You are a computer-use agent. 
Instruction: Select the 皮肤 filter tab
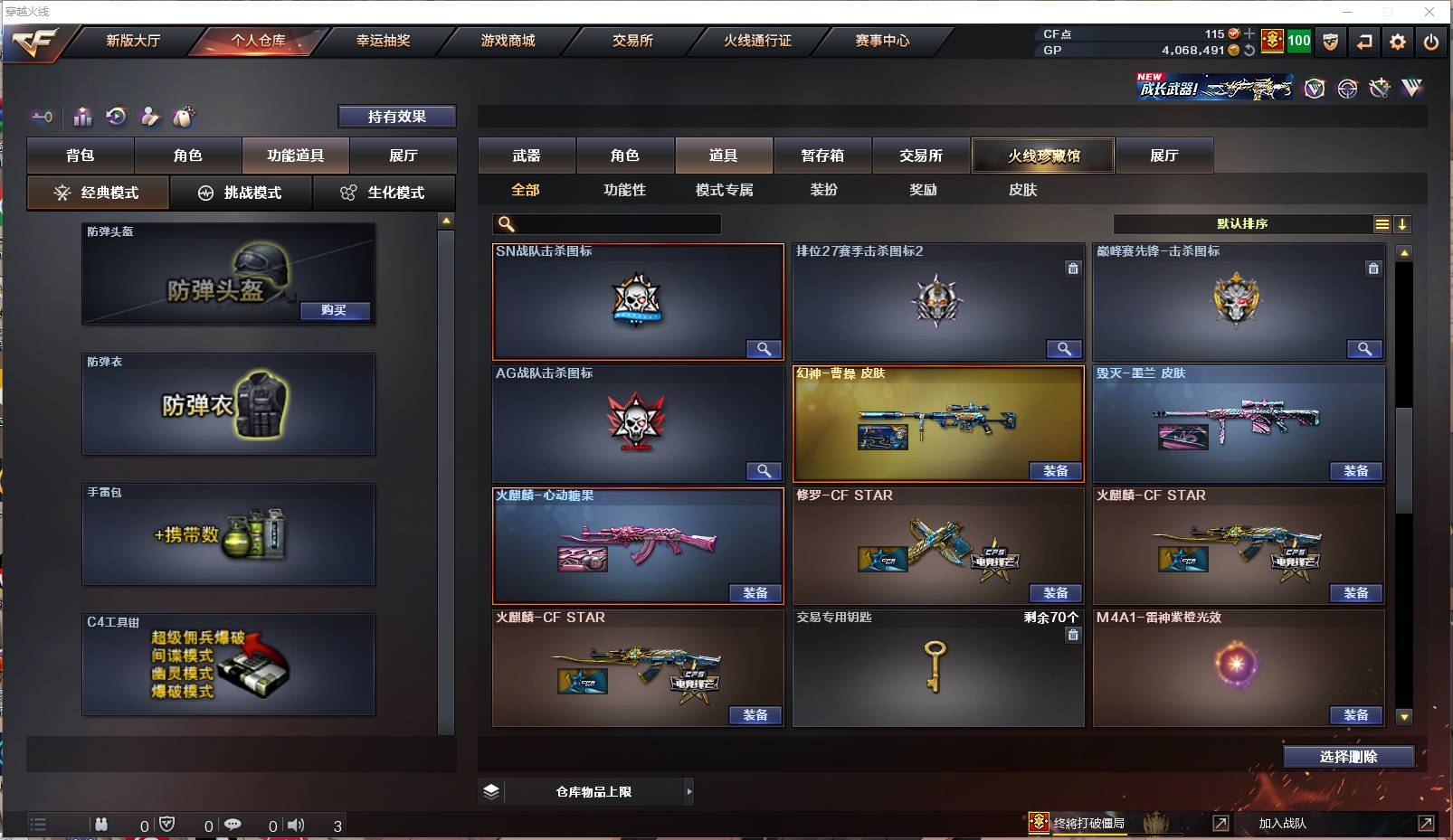[1025, 190]
